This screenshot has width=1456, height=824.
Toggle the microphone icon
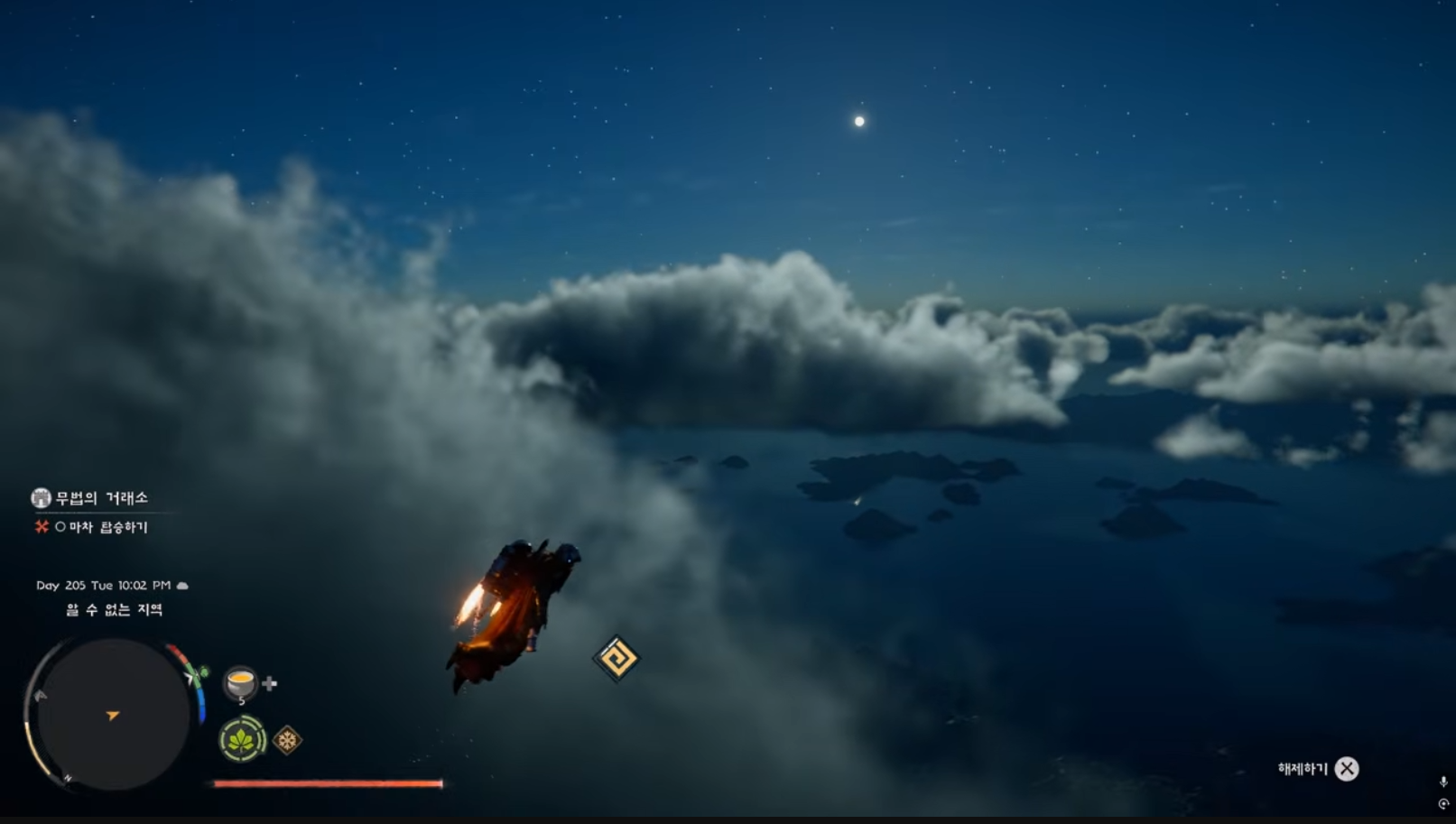tap(1442, 782)
